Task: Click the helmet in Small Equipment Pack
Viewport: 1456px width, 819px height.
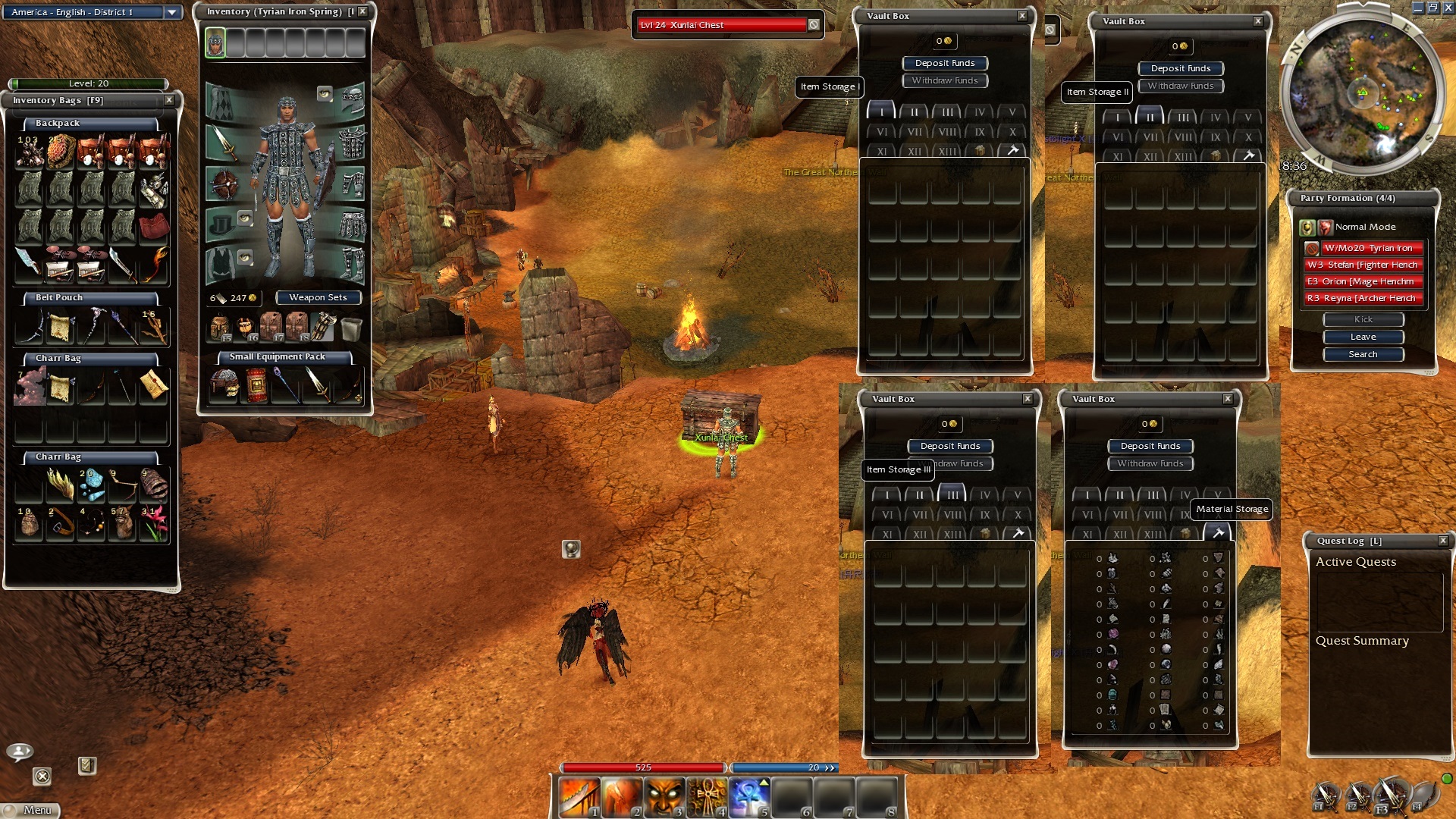Action: (x=224, y=384)
